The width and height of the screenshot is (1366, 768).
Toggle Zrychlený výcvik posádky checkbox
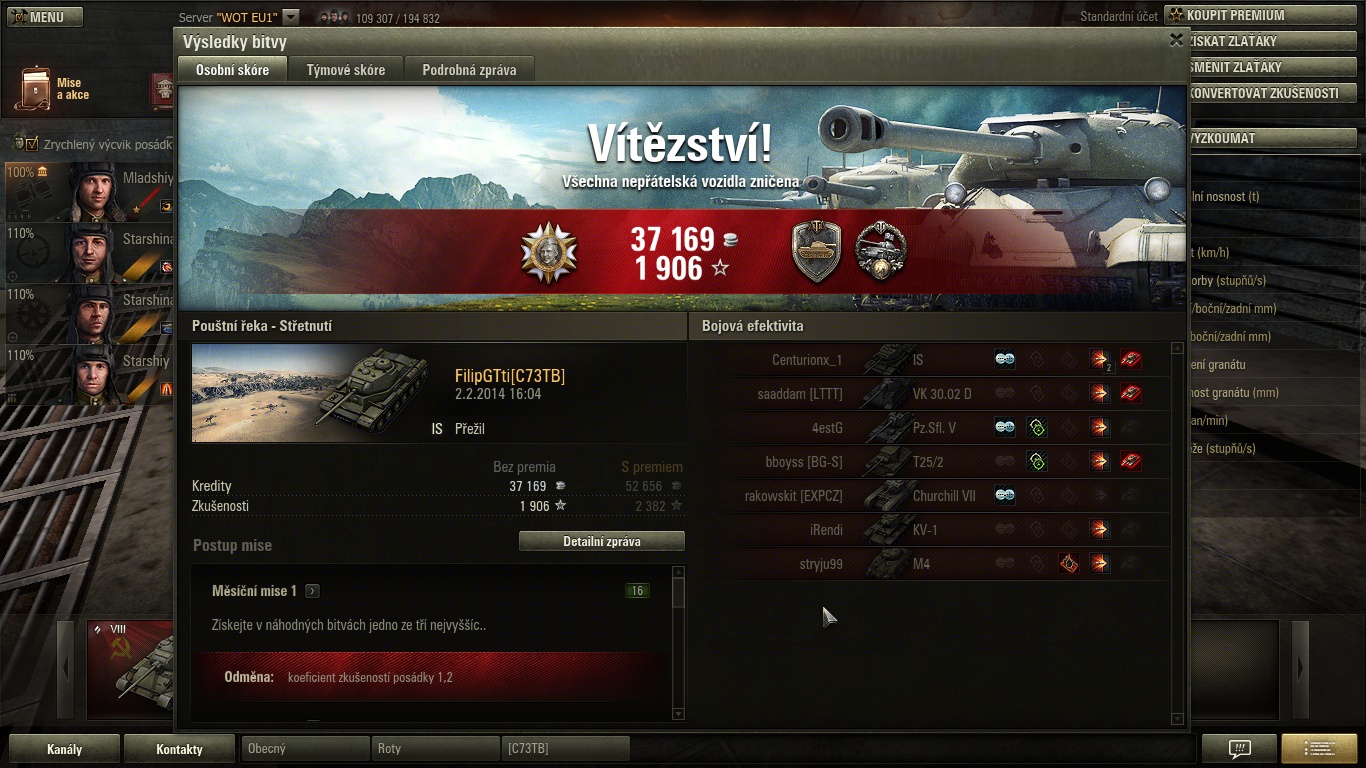pyautogui.click(x=32, y=144)
